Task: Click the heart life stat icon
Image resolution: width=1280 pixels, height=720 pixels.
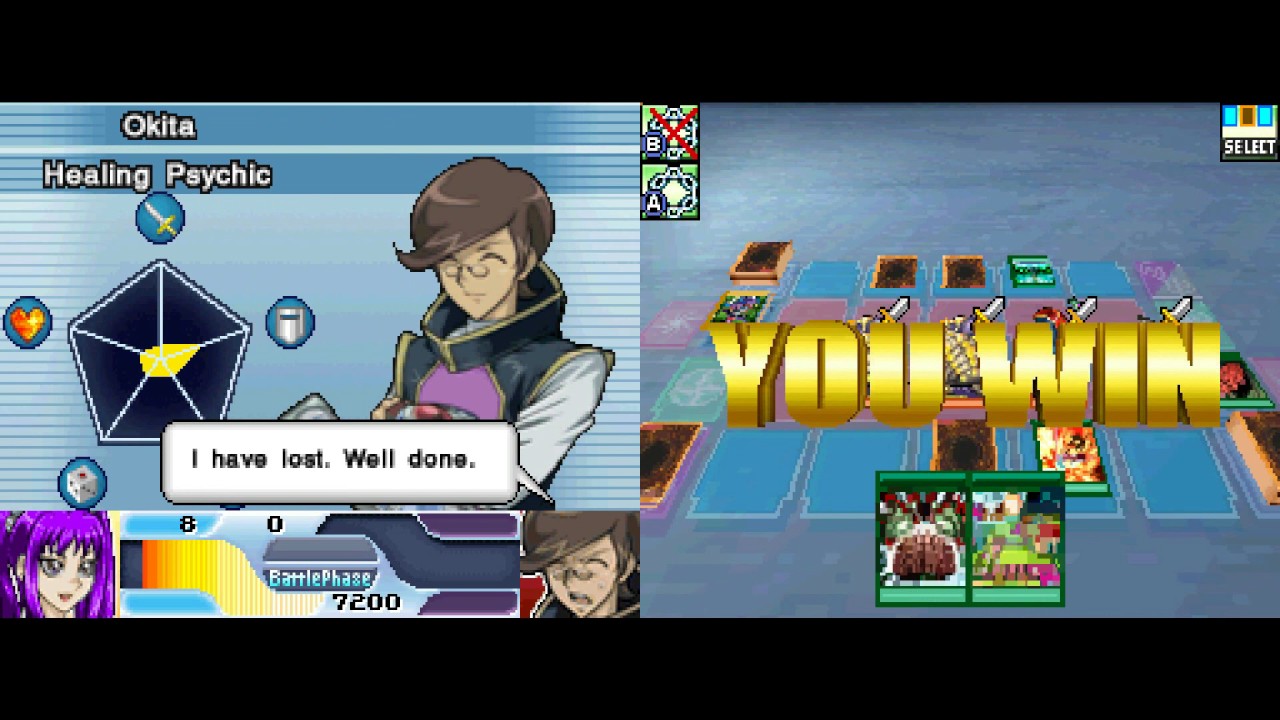Action: point(27,322)
